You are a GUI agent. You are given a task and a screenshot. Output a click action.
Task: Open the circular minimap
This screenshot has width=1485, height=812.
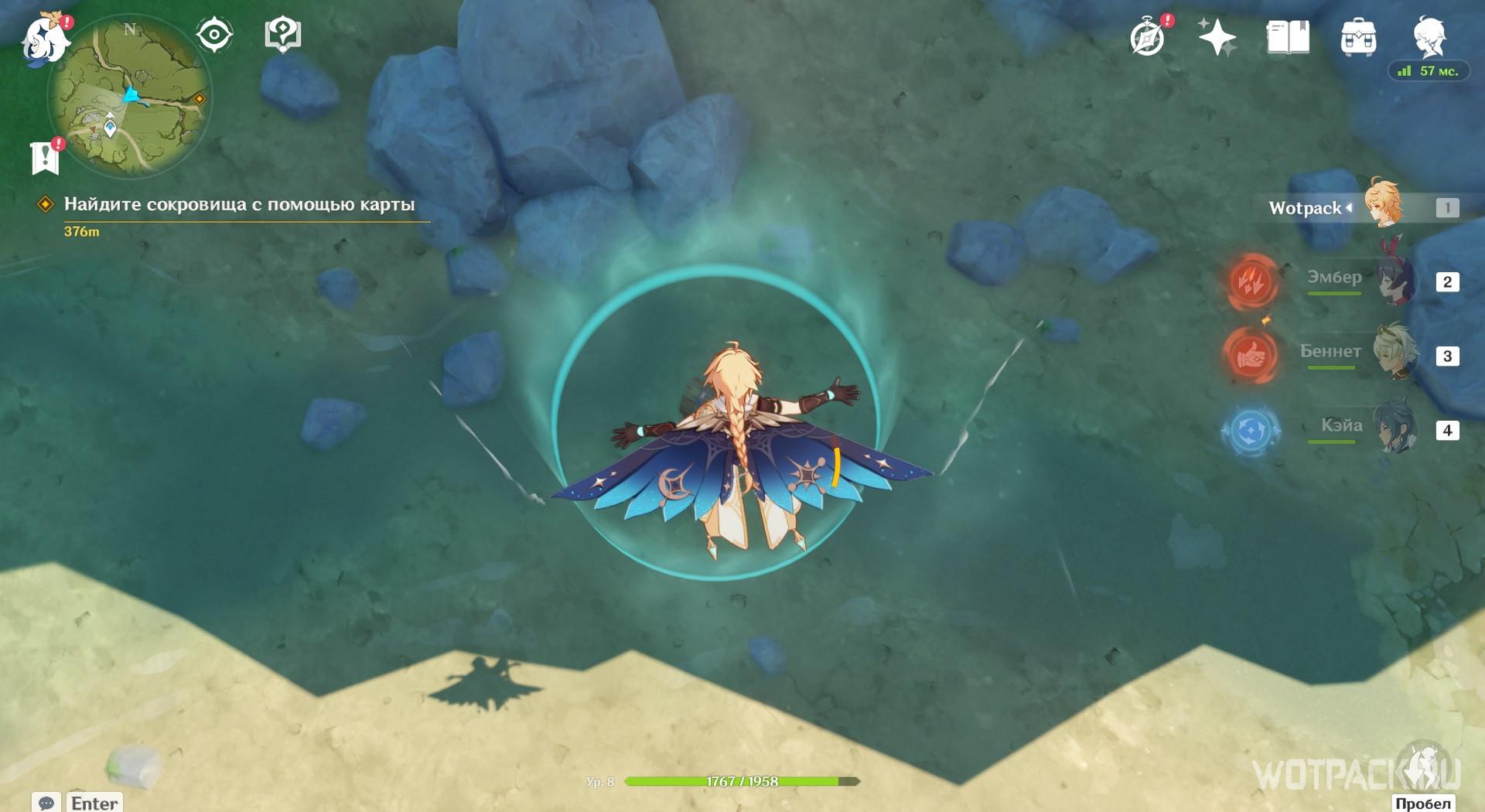(130, 97)
